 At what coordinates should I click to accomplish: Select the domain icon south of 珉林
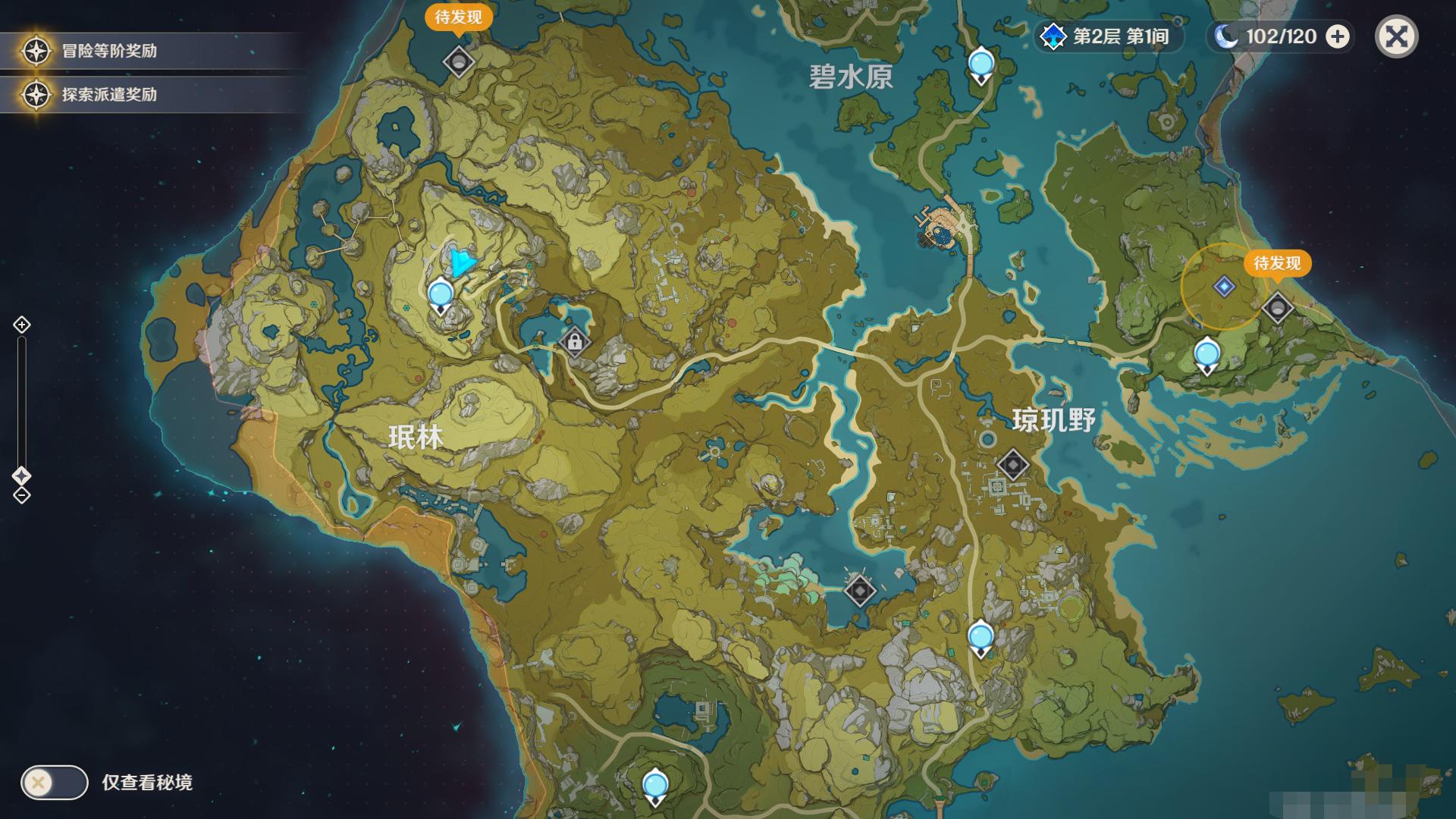pos(861,591)
